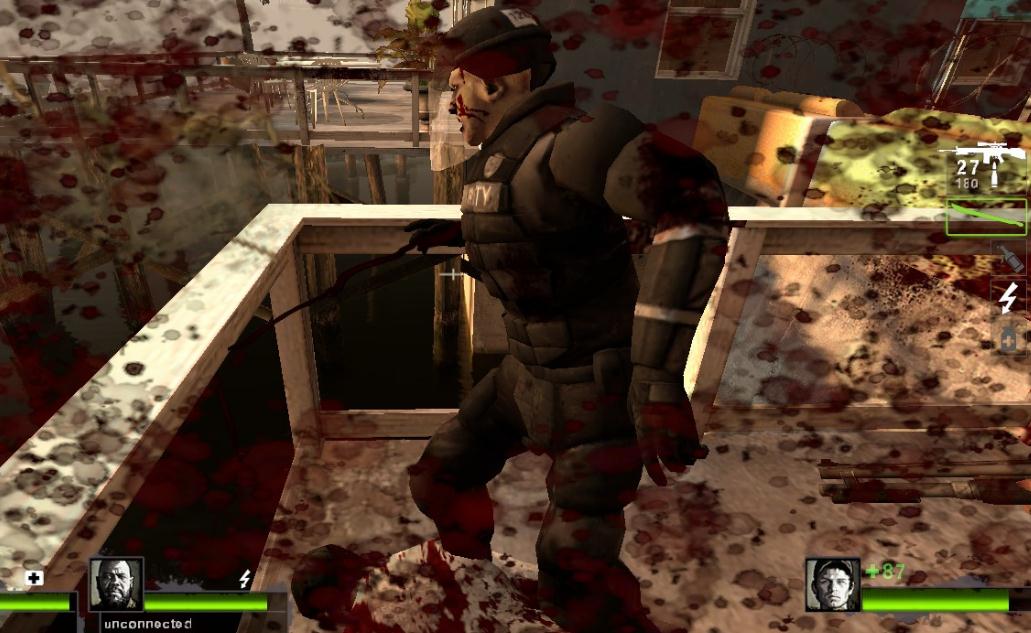This screenshot has width=1031, height=633.
Task: Choose the molotov bottle throwable slot
Action: 1008,256
